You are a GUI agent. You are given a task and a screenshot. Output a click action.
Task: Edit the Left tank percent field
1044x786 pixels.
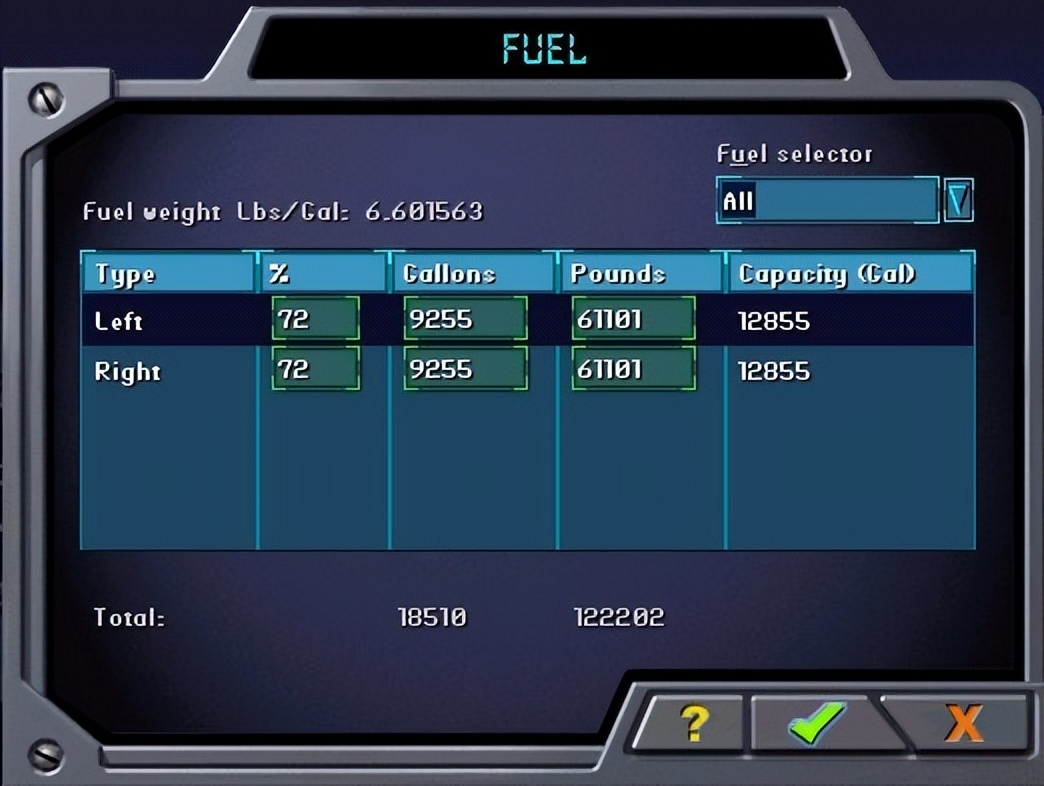pos(315,320)
